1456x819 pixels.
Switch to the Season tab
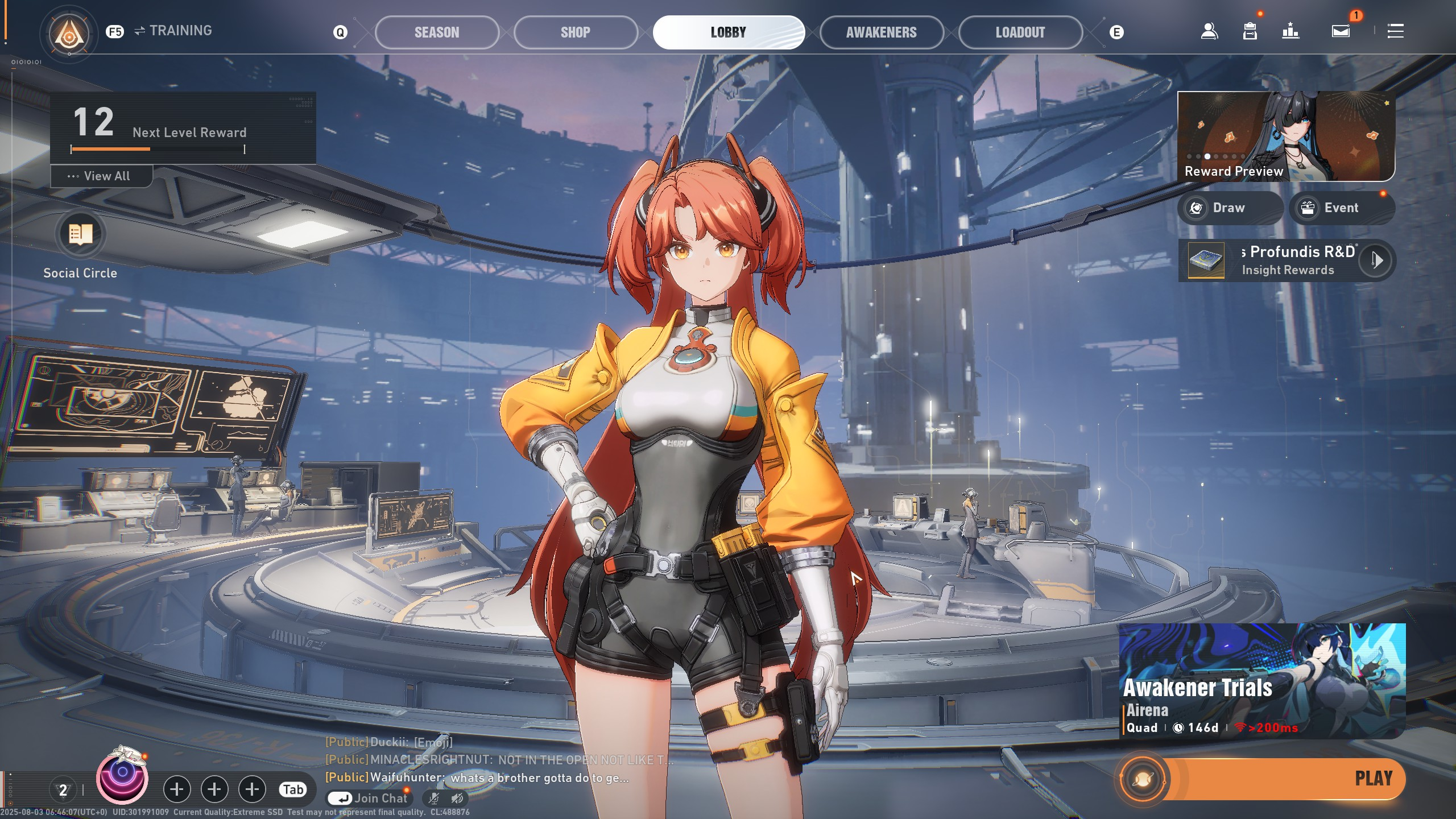[x=436, y=32]
